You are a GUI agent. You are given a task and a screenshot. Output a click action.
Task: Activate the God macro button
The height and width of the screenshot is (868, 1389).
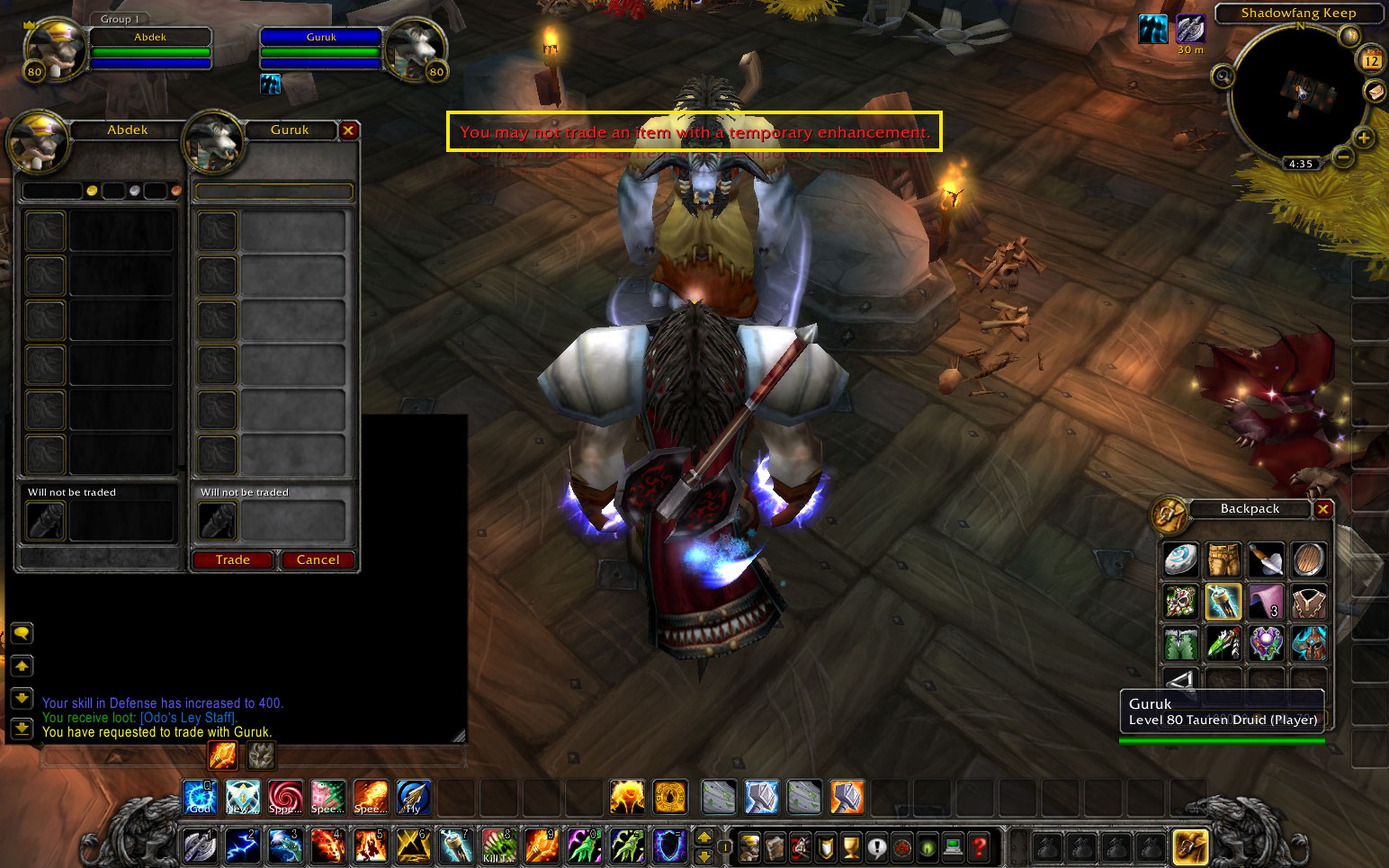click(x=200, y=797)
